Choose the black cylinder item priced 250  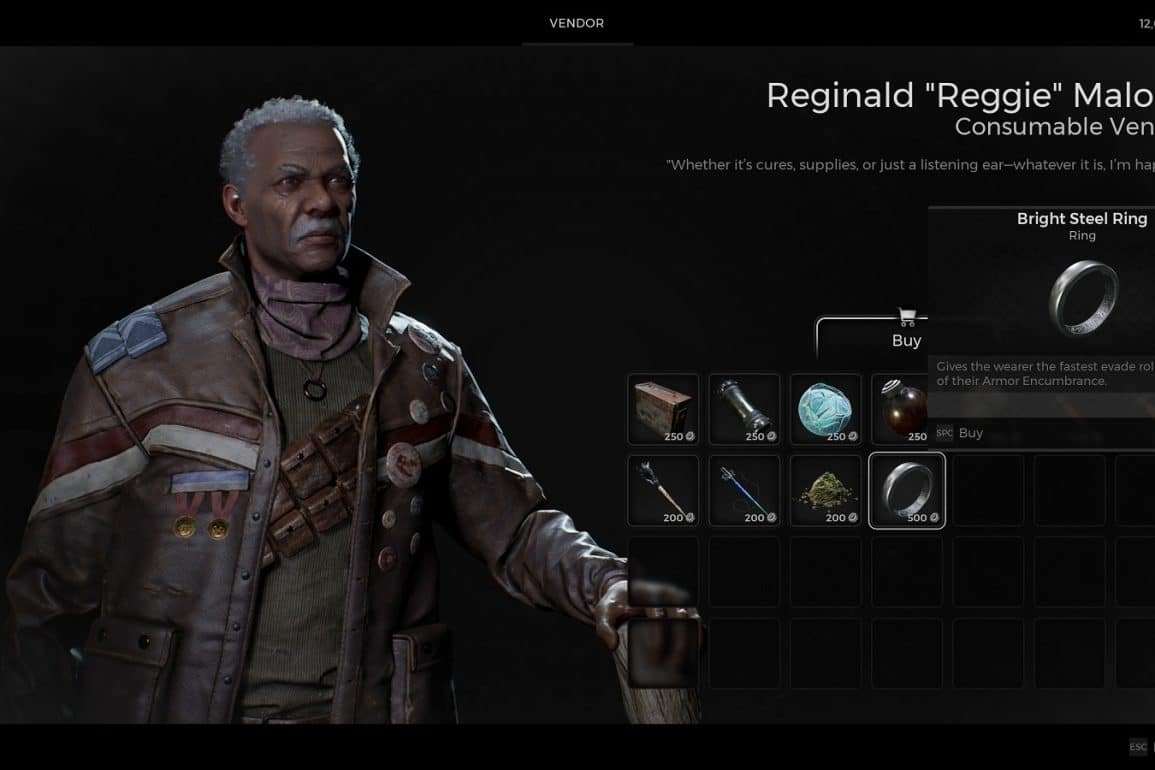(744, 408)
